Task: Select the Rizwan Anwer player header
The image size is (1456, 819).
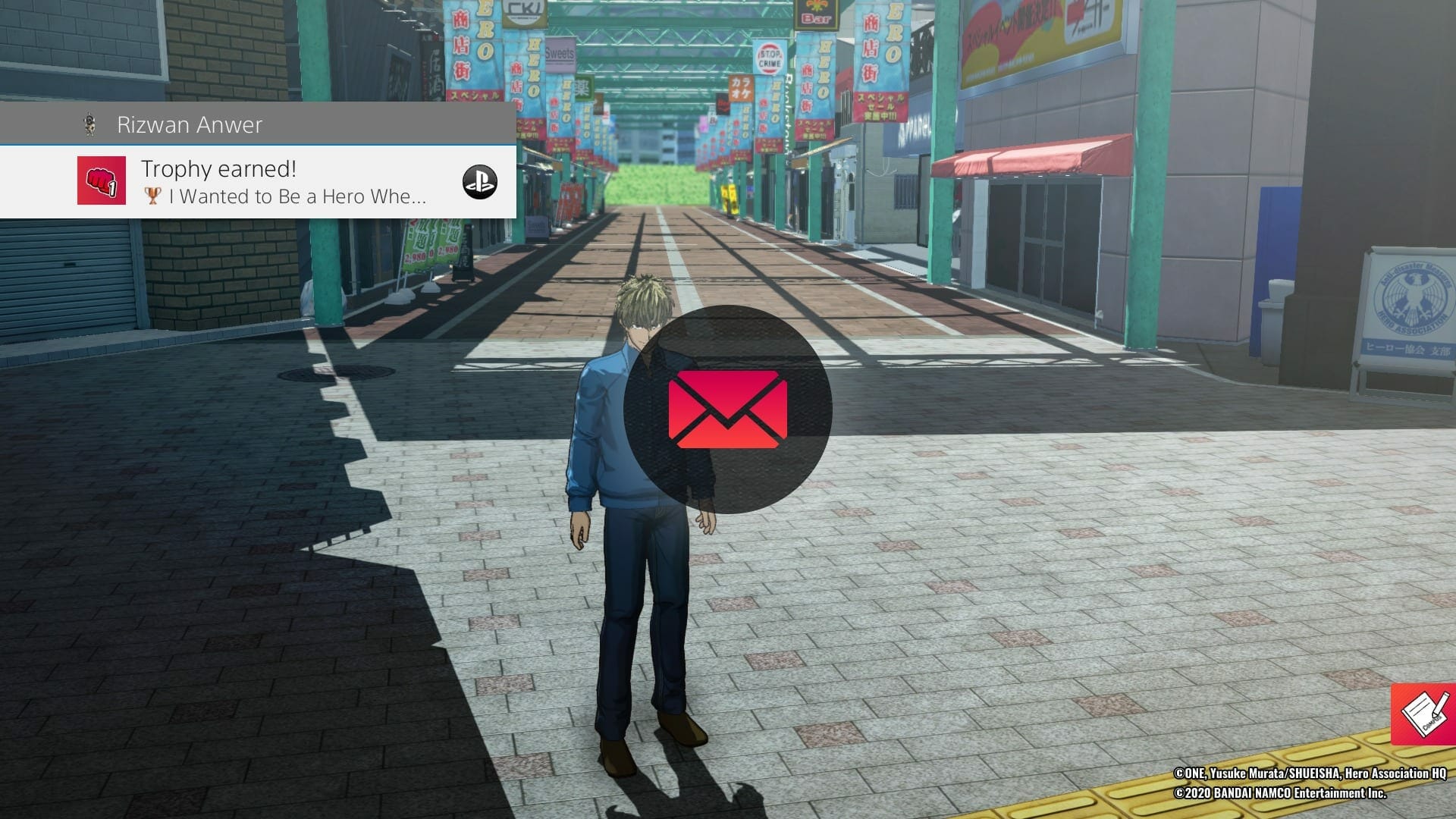Action: [190, 124]
